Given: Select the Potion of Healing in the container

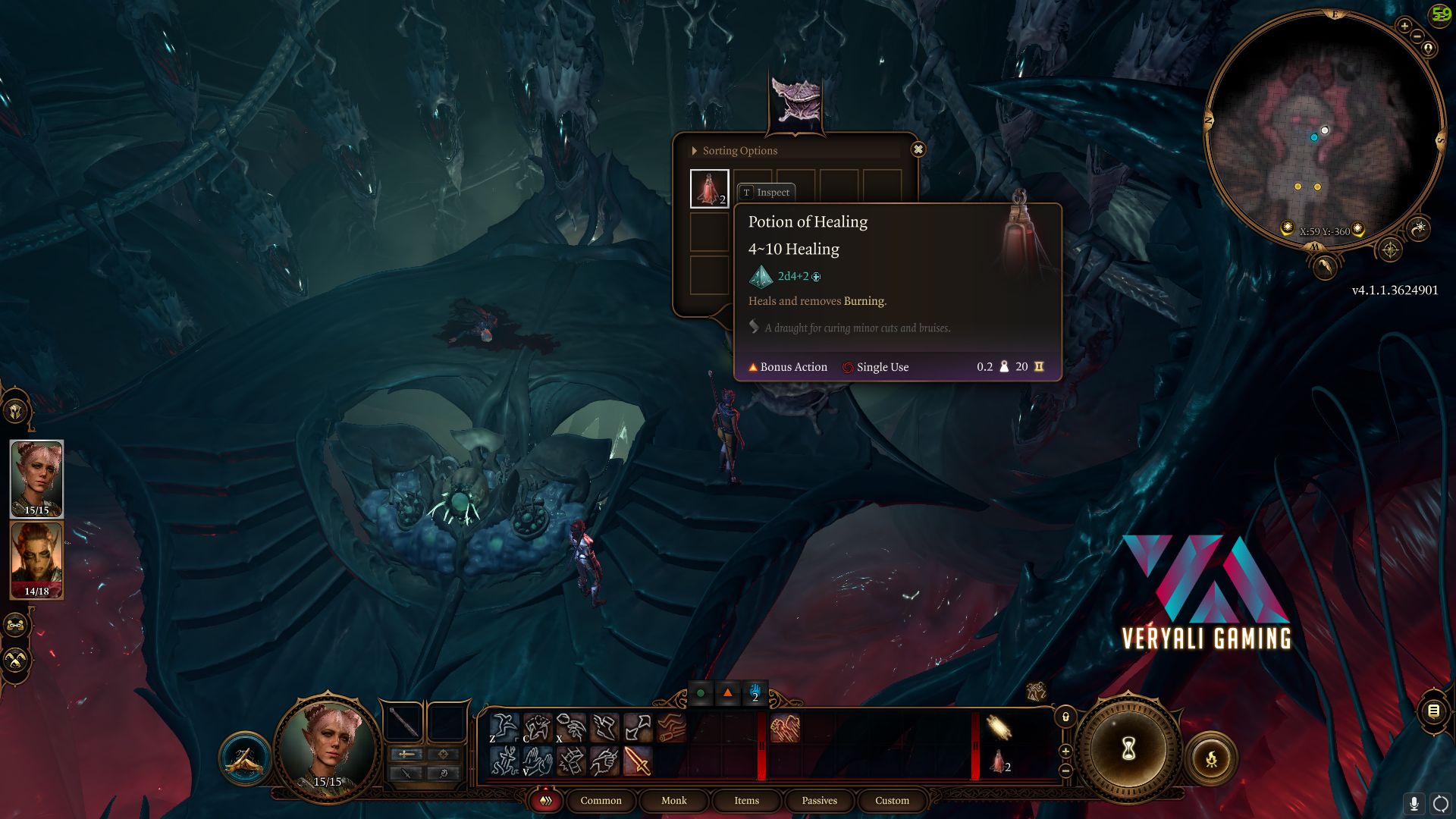Looking at the screenshot, I should (709, 188).
